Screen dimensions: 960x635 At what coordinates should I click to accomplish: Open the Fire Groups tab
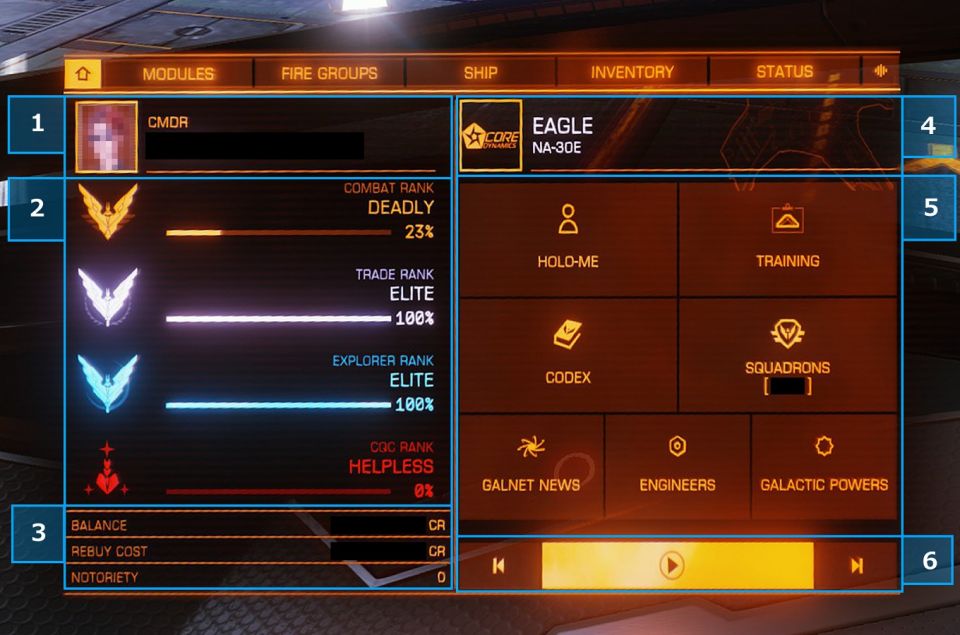point(329,73)
